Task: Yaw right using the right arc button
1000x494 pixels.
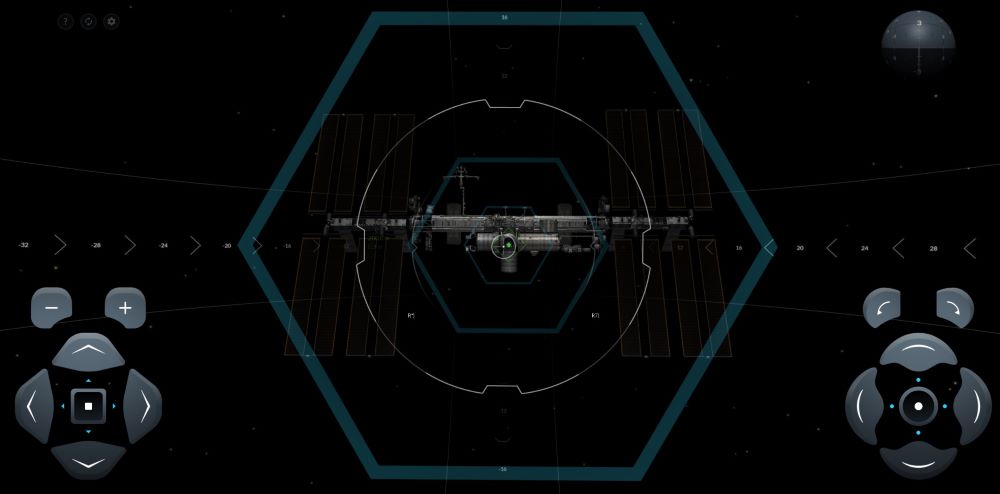Action: click(x=973, y=406)
